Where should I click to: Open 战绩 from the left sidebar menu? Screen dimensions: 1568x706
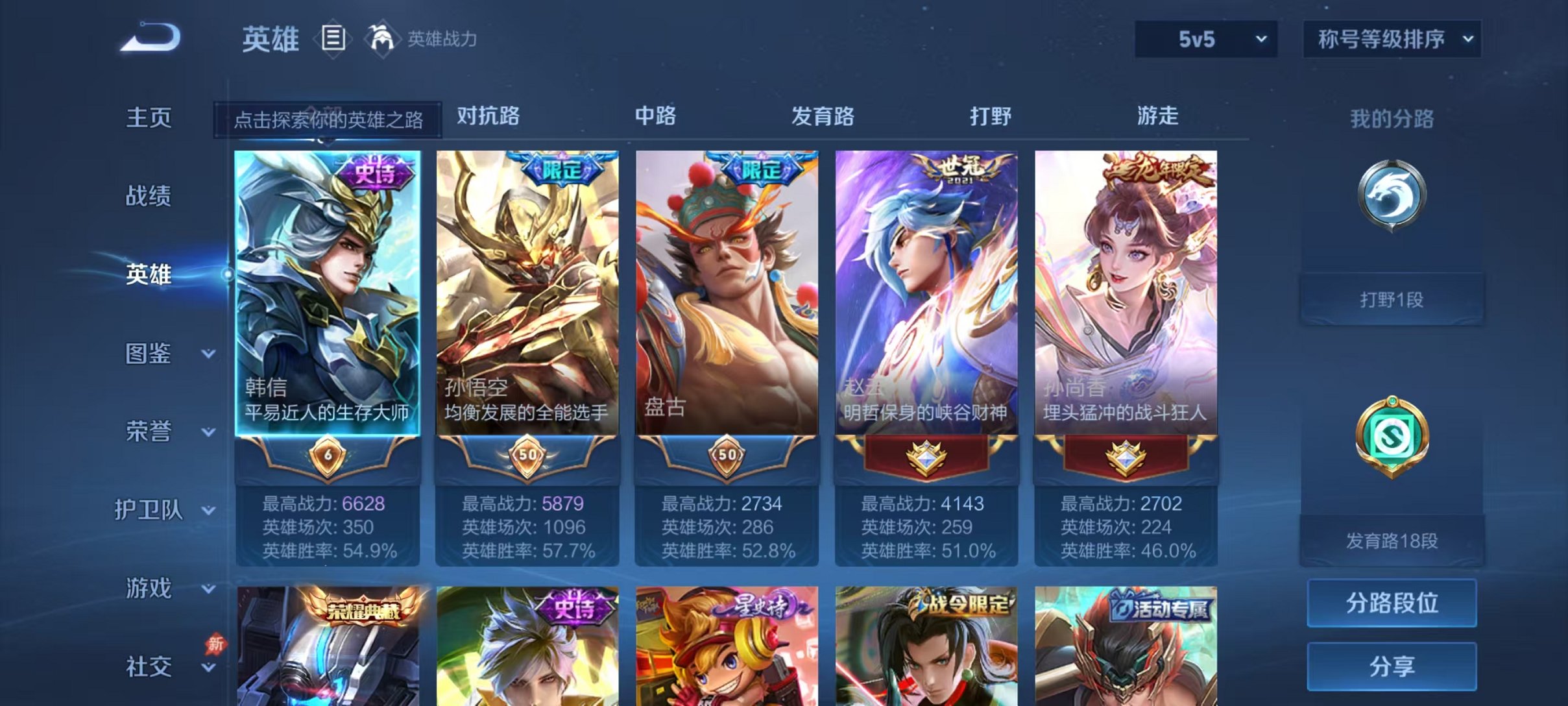[x=151, y=197]
